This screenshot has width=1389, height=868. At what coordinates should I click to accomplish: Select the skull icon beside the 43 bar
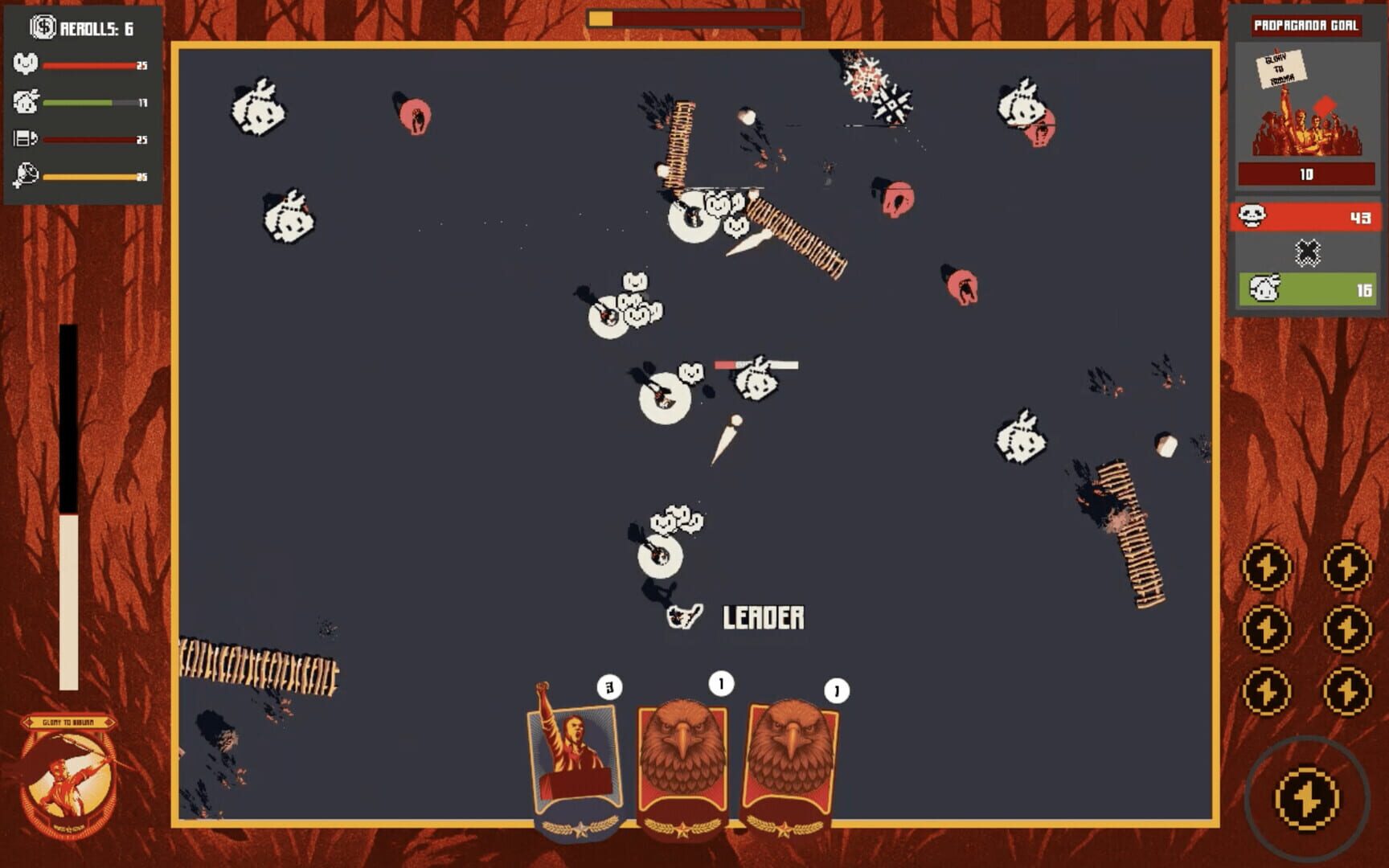click(1252, 216)
